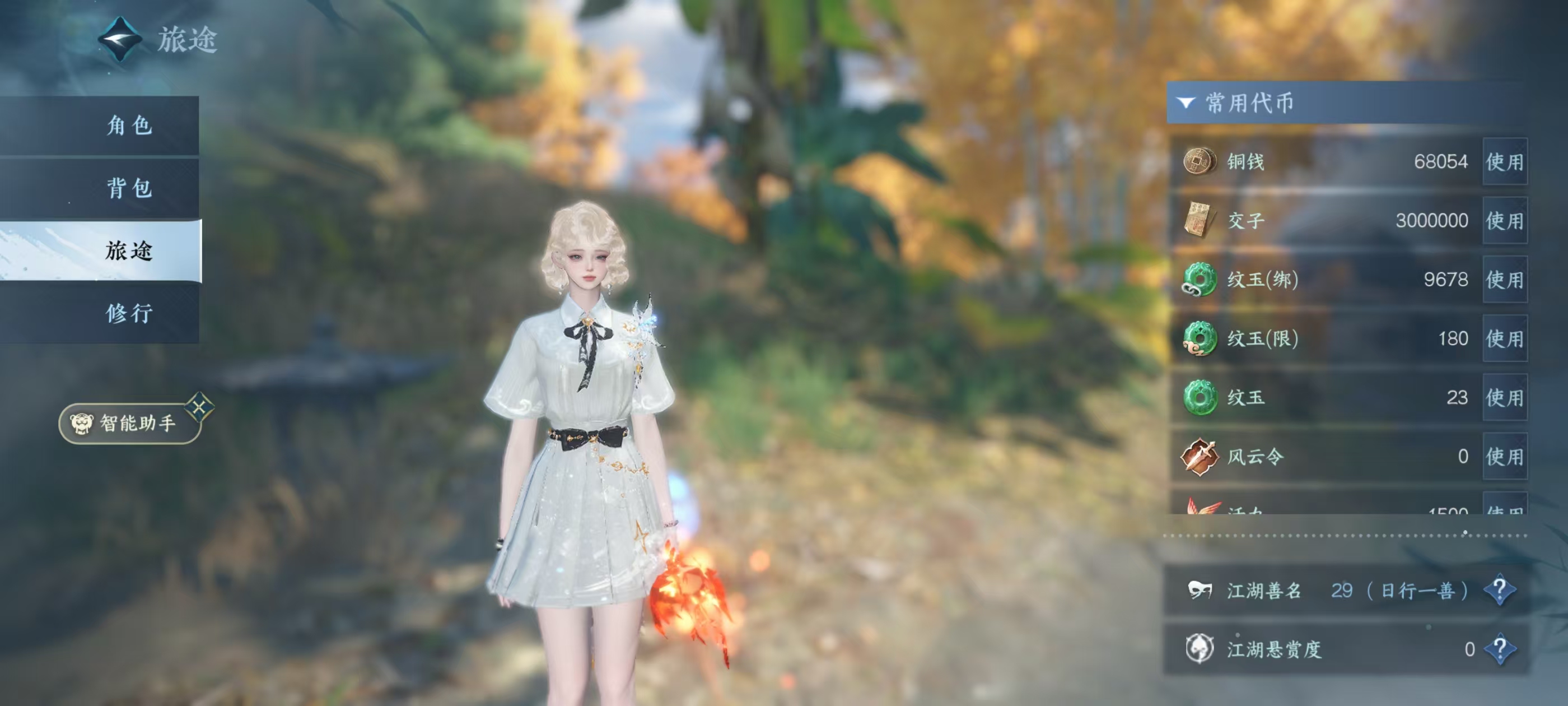Image resolution: width=1568 pixels, height=706 pixels.
Task: Use the unbound 纹玉 with 23
Action: 1504,398
